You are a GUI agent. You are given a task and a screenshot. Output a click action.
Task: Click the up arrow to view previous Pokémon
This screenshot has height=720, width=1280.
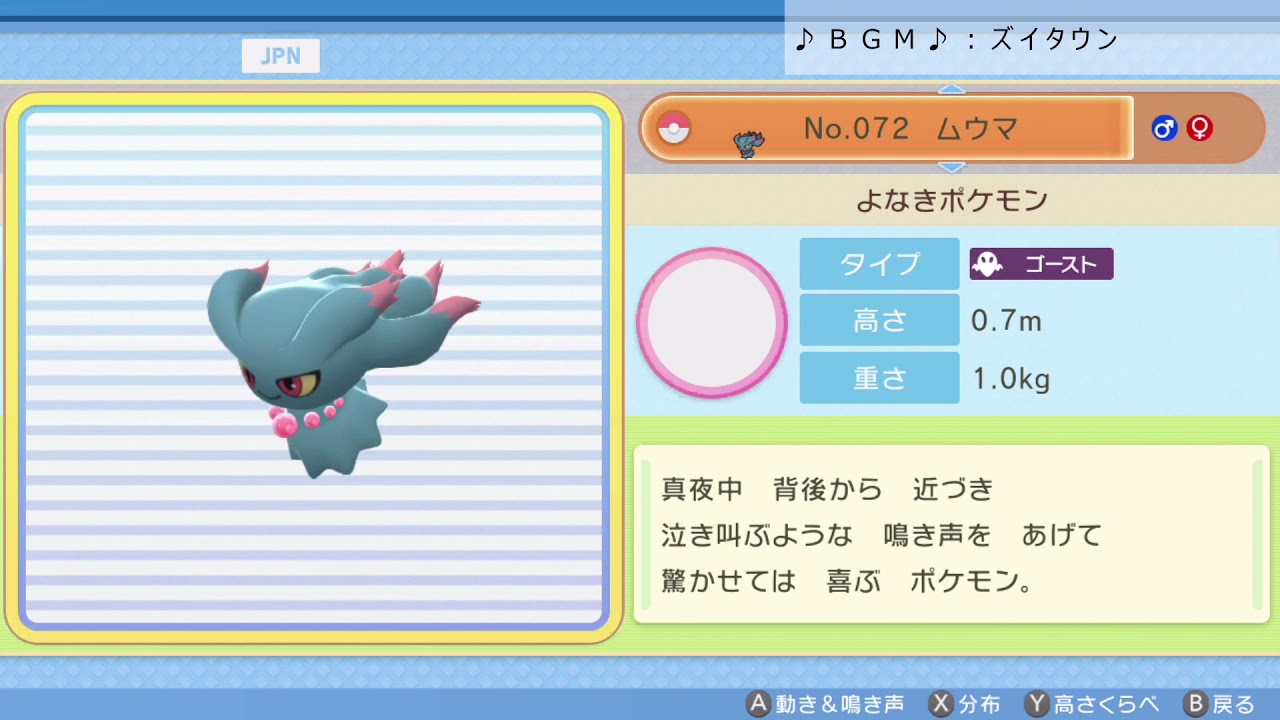(x=951, y=90)
